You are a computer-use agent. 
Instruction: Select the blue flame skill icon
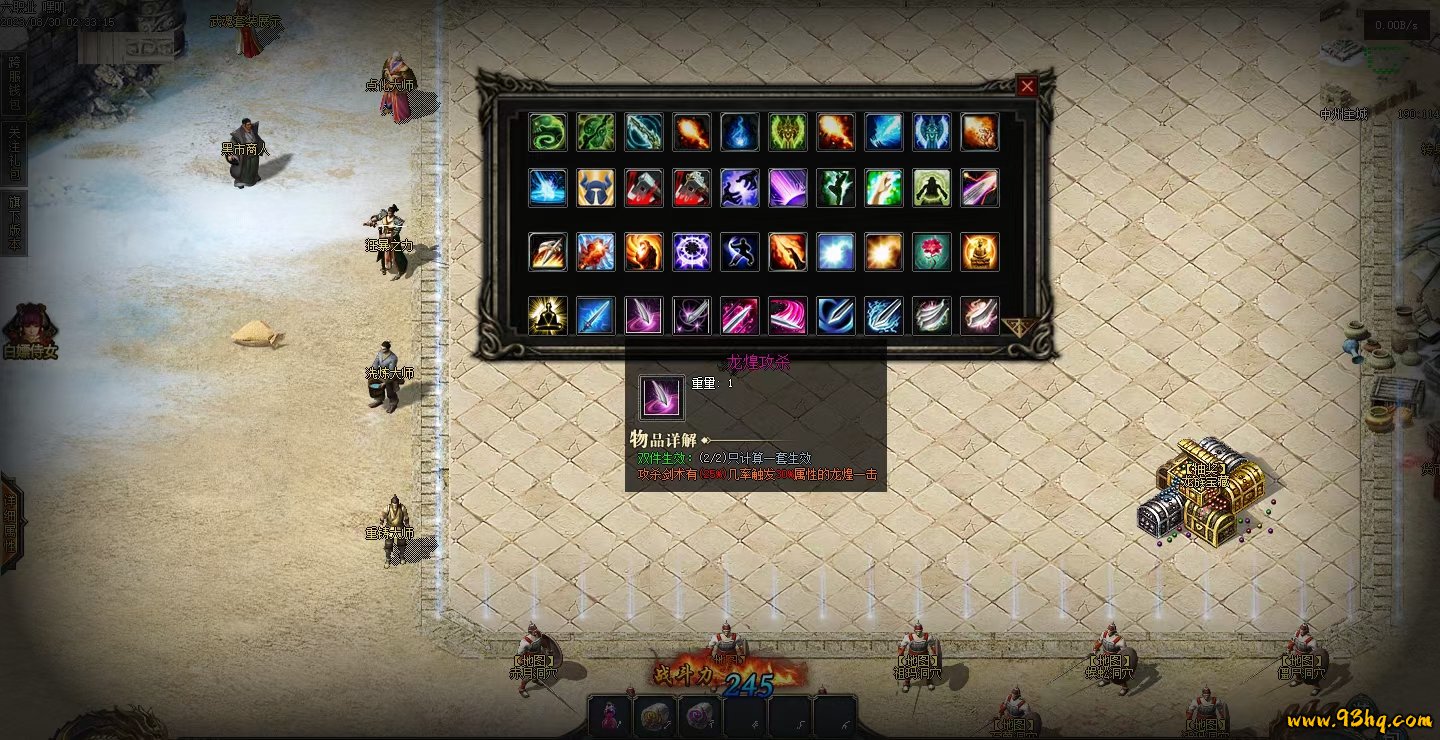740,132
